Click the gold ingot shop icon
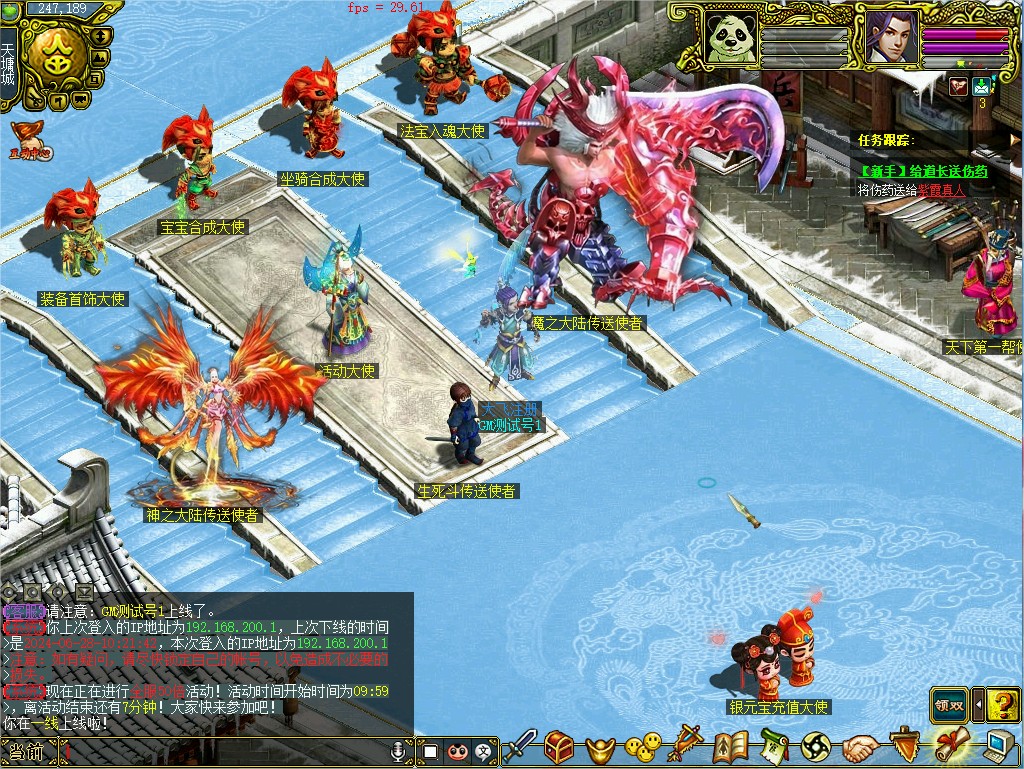 pos(601,747)
